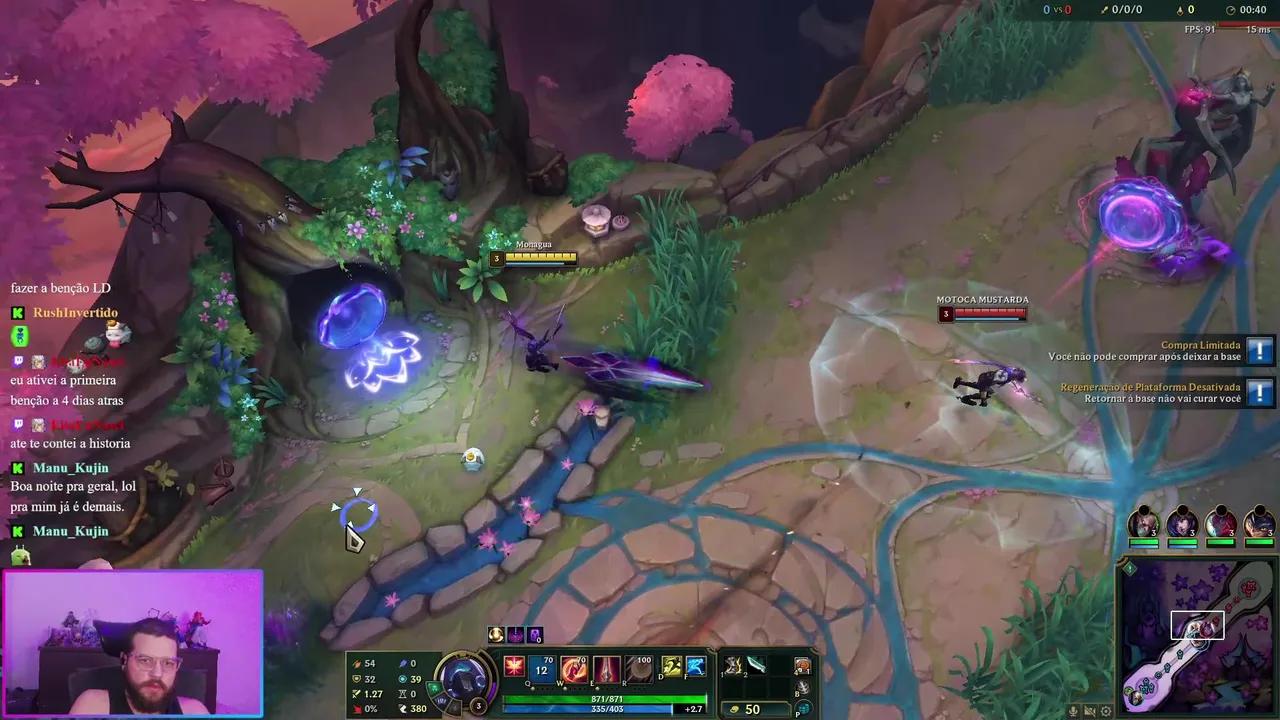The width and height of the screenshot is (1280, 720).
Task: Cast the E ability icon
Action: (x=606, y=668)
